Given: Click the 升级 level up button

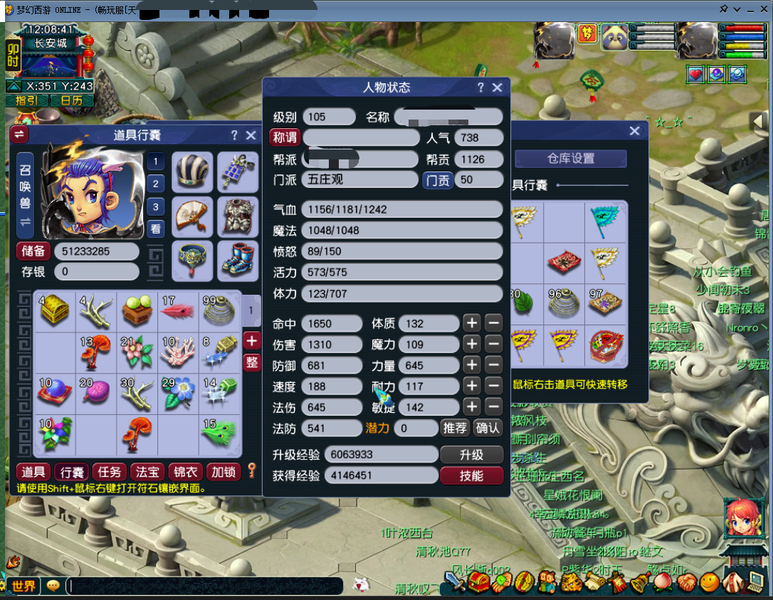Looking at the screenshot, I should (x=471, y=455).
